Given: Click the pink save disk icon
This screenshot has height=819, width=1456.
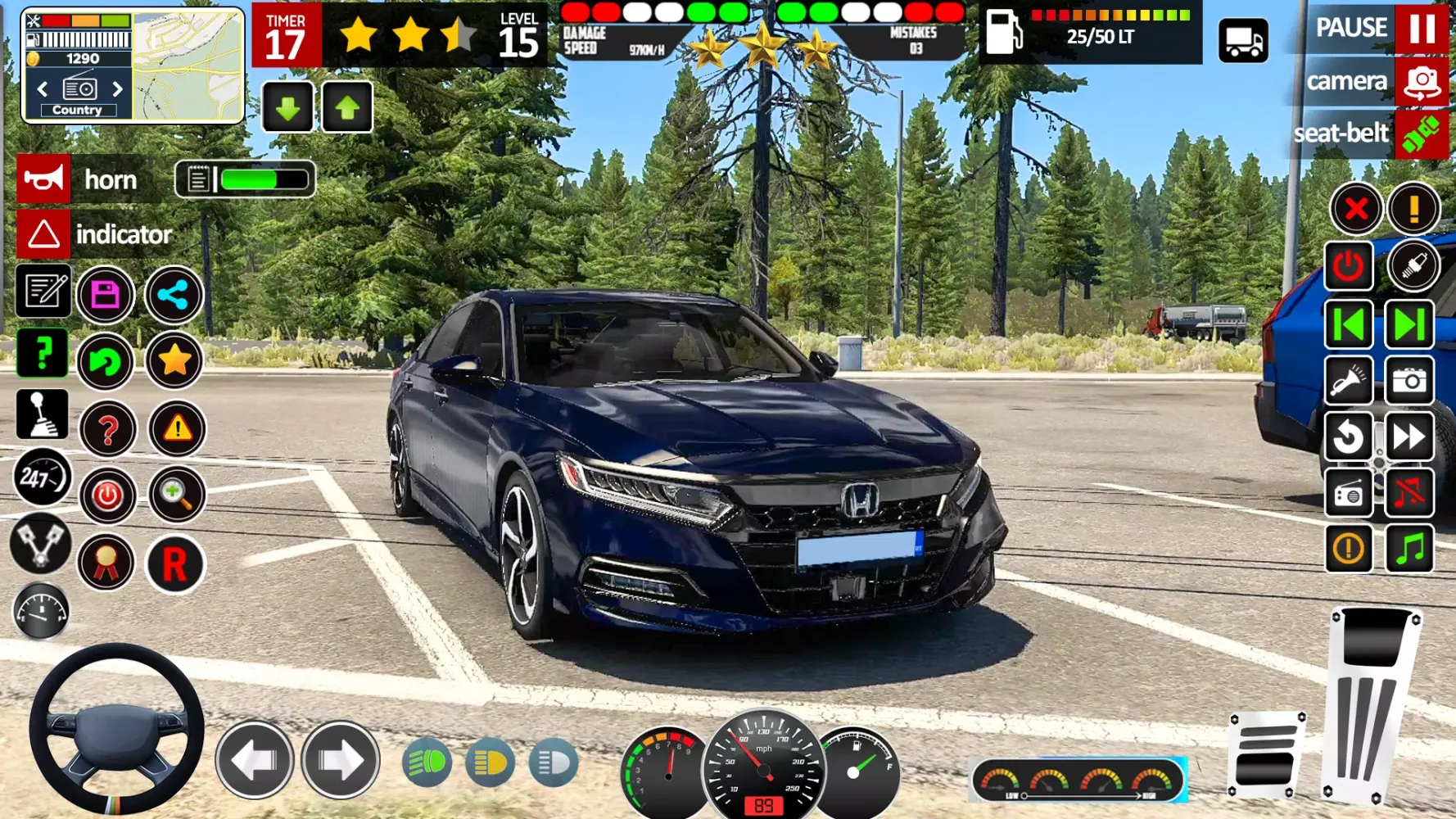Looking at the screenshot, I should pyautogui.click(x=106, y=295).
